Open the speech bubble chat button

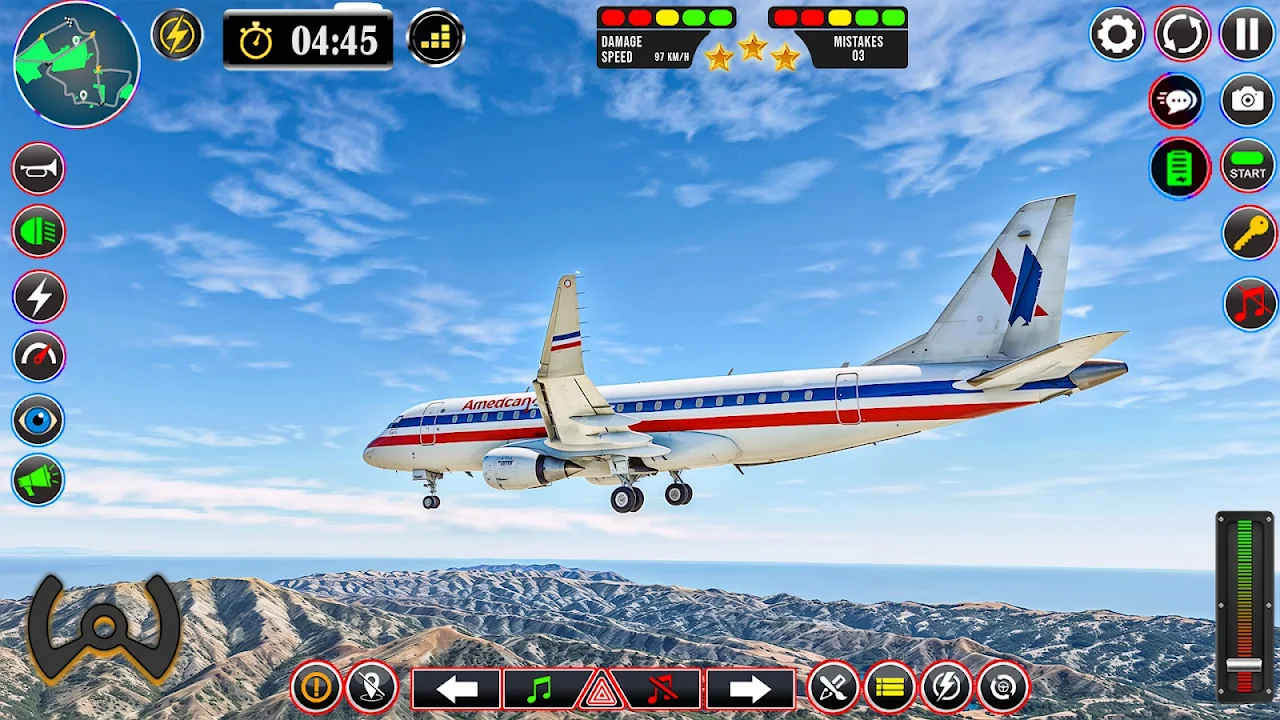coord(1177,100)
